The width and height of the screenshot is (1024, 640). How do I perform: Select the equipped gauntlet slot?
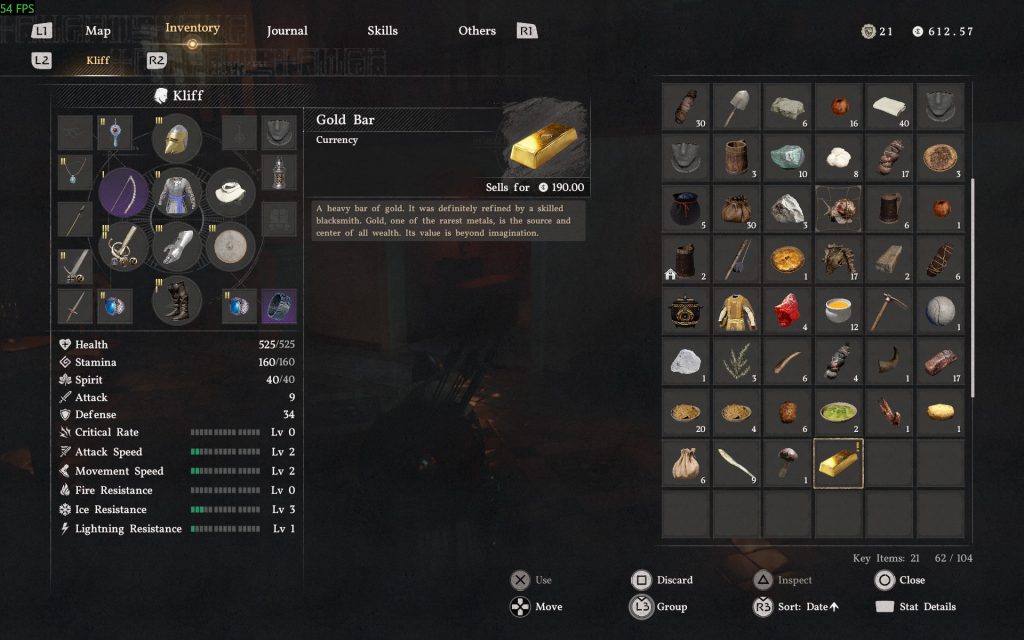pyautogui.click(x=177, y=245)
